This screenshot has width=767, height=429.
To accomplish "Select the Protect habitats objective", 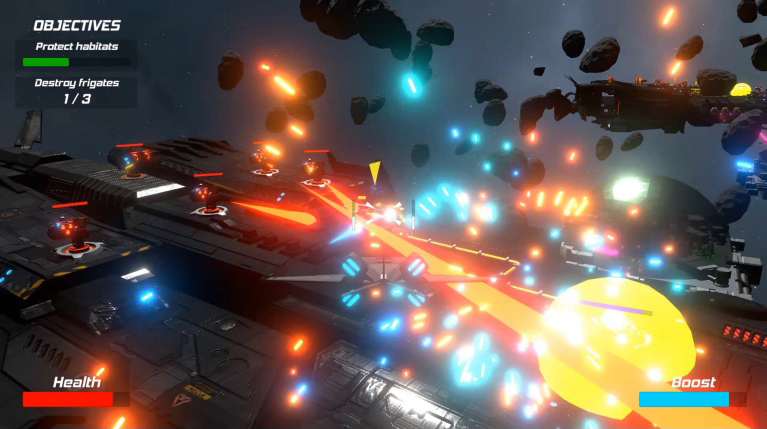I will point(76,46).
